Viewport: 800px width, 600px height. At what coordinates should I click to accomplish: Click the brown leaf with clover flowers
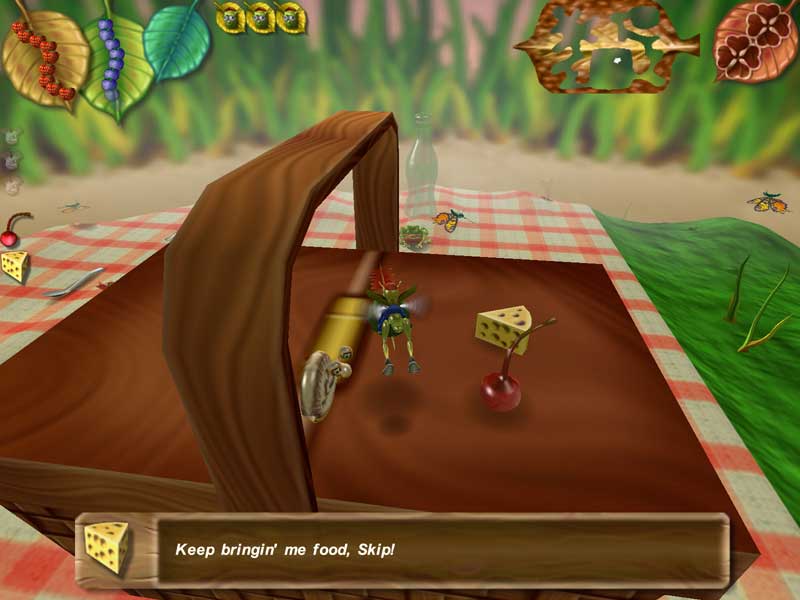(x=755, y=40)
